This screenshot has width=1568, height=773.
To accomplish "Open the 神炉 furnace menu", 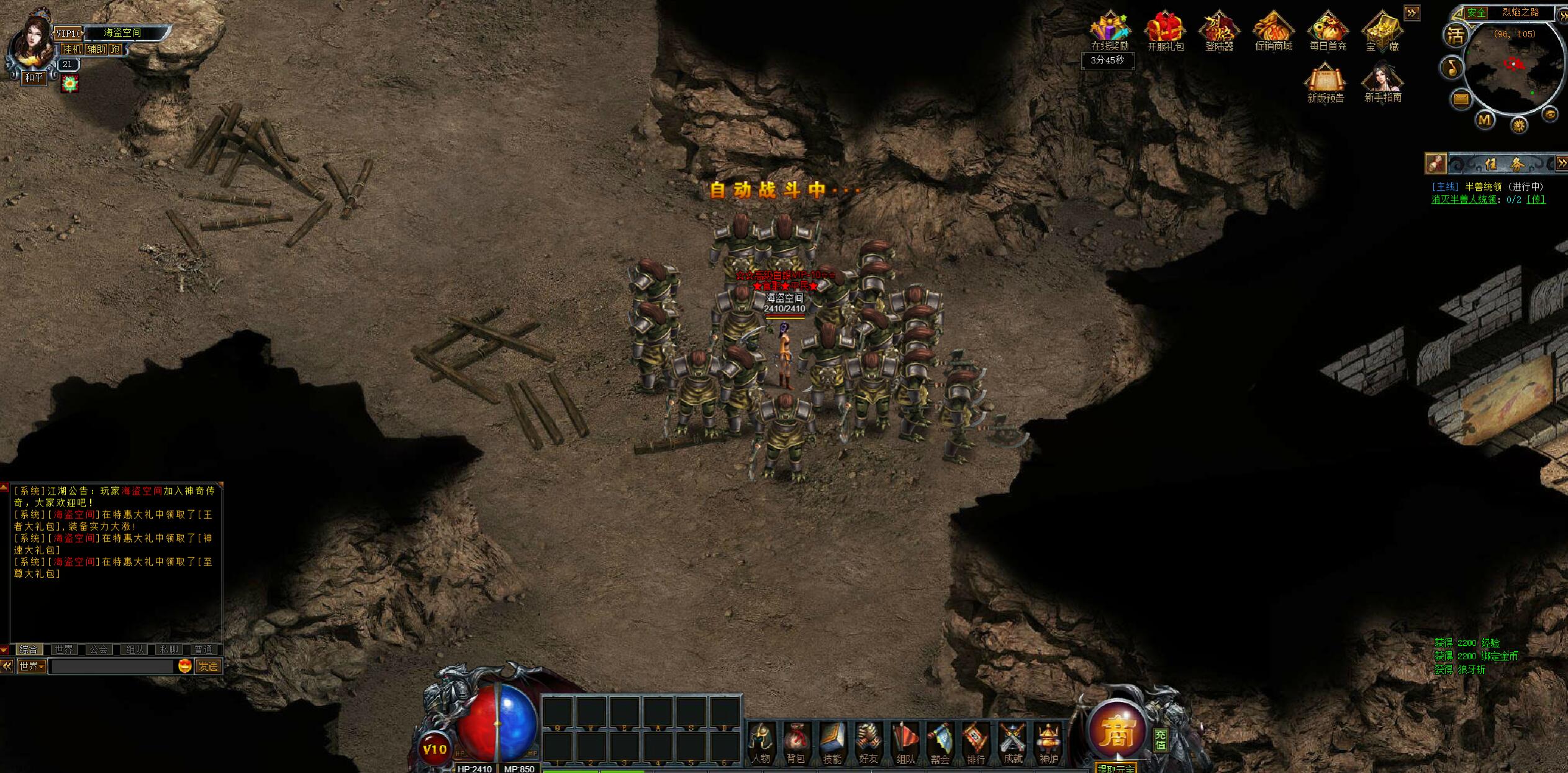I will click(1049, 743).
